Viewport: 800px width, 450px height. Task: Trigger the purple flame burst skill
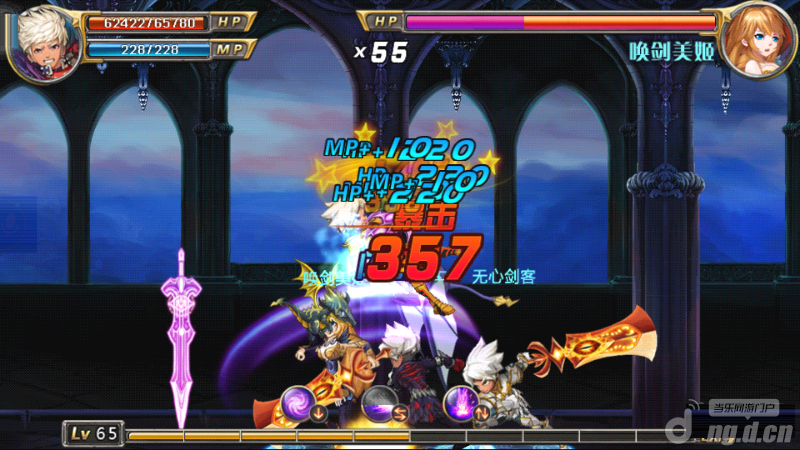click(461, 402)
